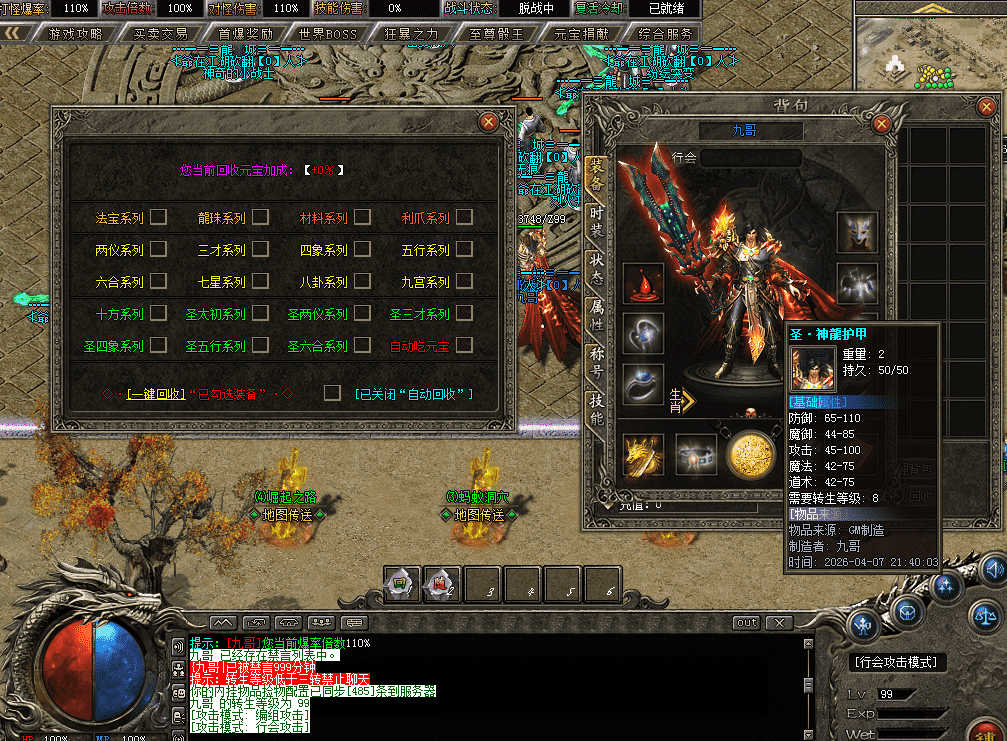This screenshot has height=741, width=1007.
Task: Close the recycle settings panel
Action: tap(488, 122)
